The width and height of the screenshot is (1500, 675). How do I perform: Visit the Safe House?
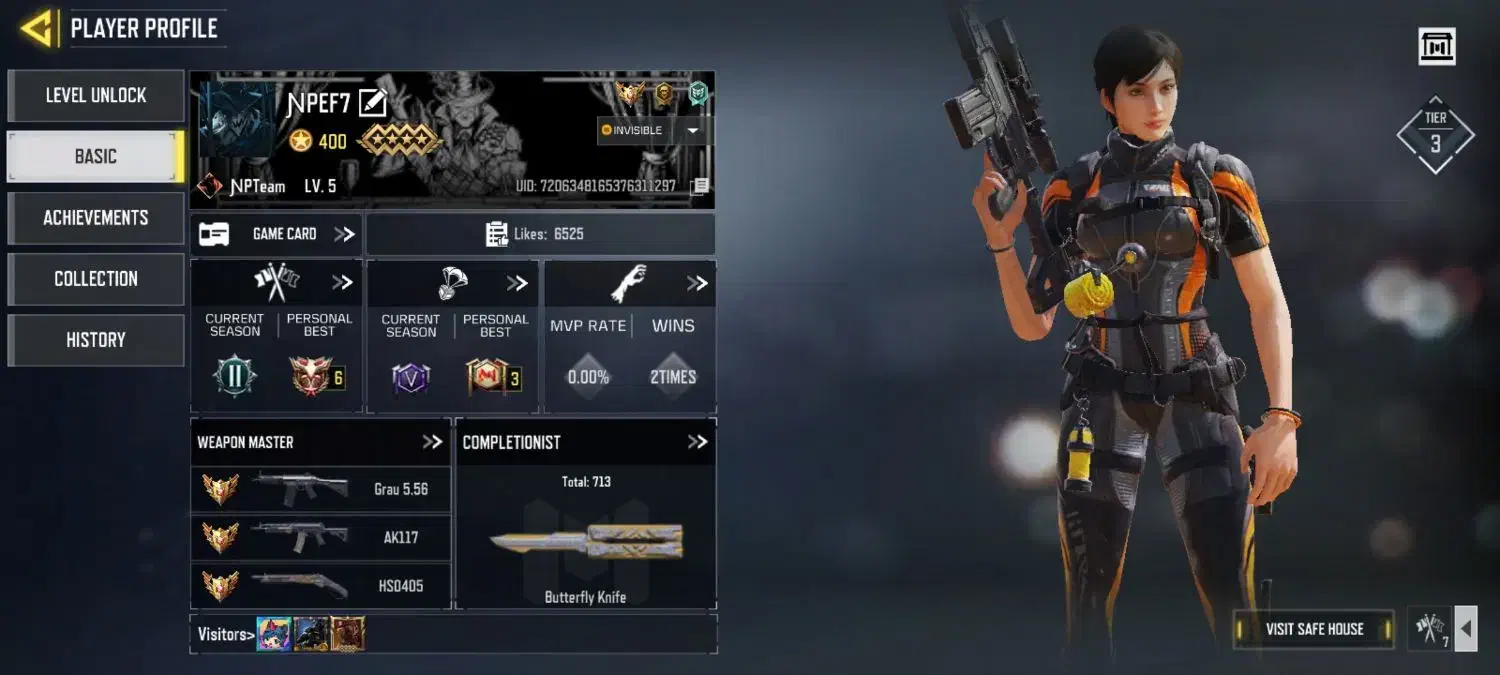tap(1313, 629)
